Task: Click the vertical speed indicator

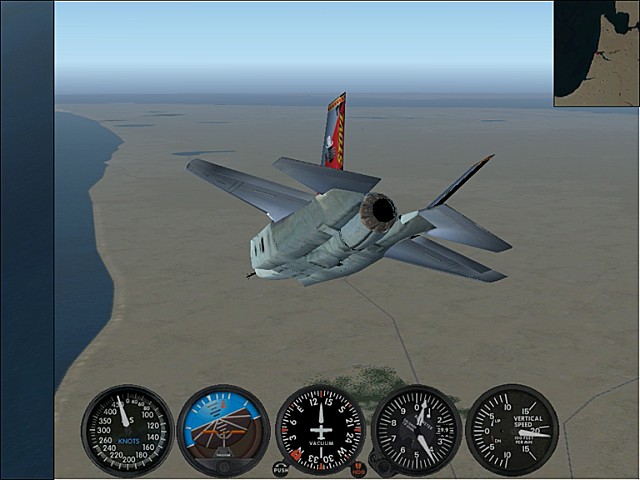Action: [x=512, y=430]
